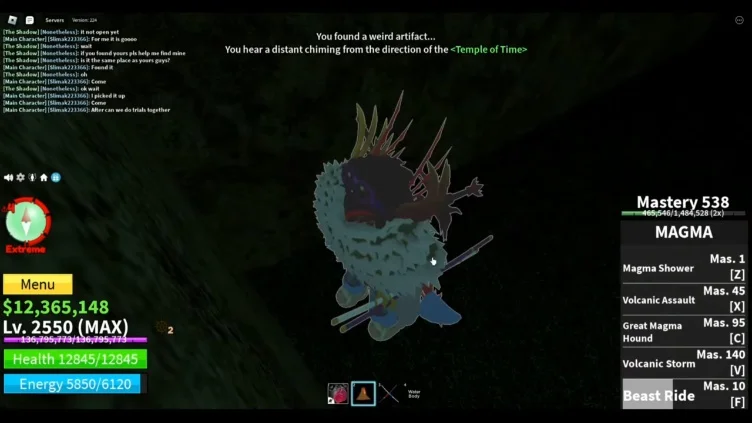The height and width of the screenshot is (423, 752).
Task: Equip the crossed swords hotbar slot
Action: (389, 393)
